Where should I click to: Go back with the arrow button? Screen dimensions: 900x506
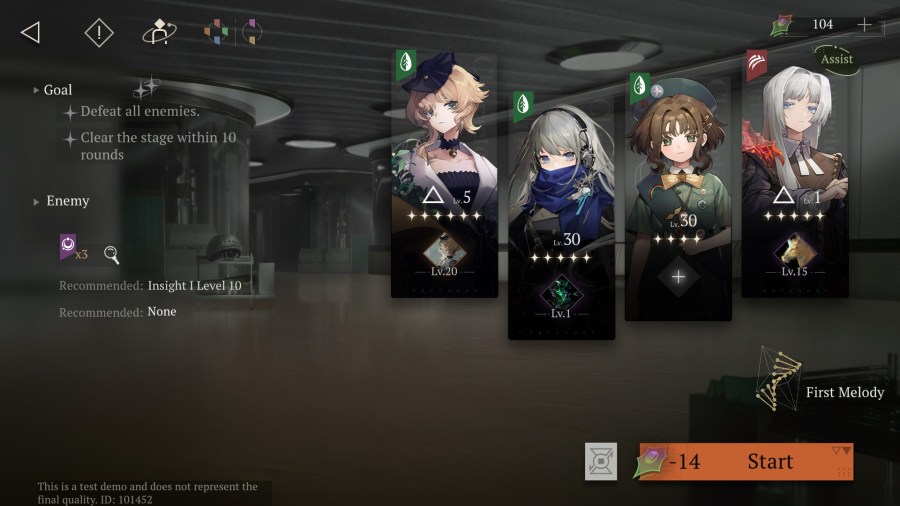pos(30,32)
